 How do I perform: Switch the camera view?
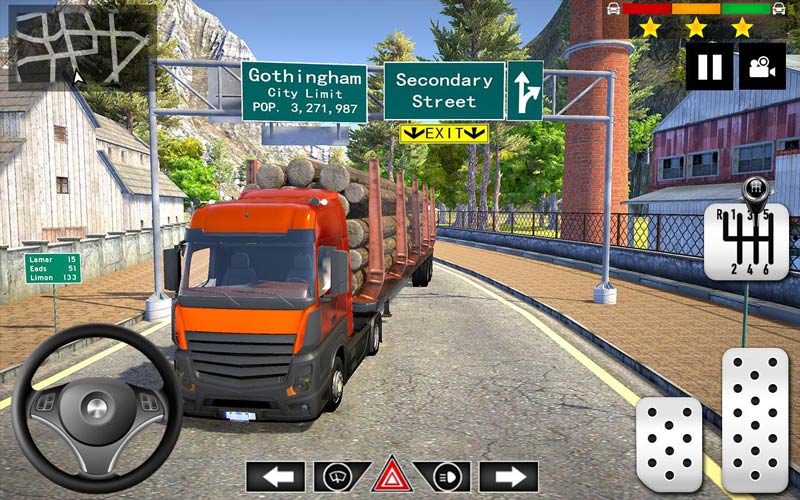[762, 66]
